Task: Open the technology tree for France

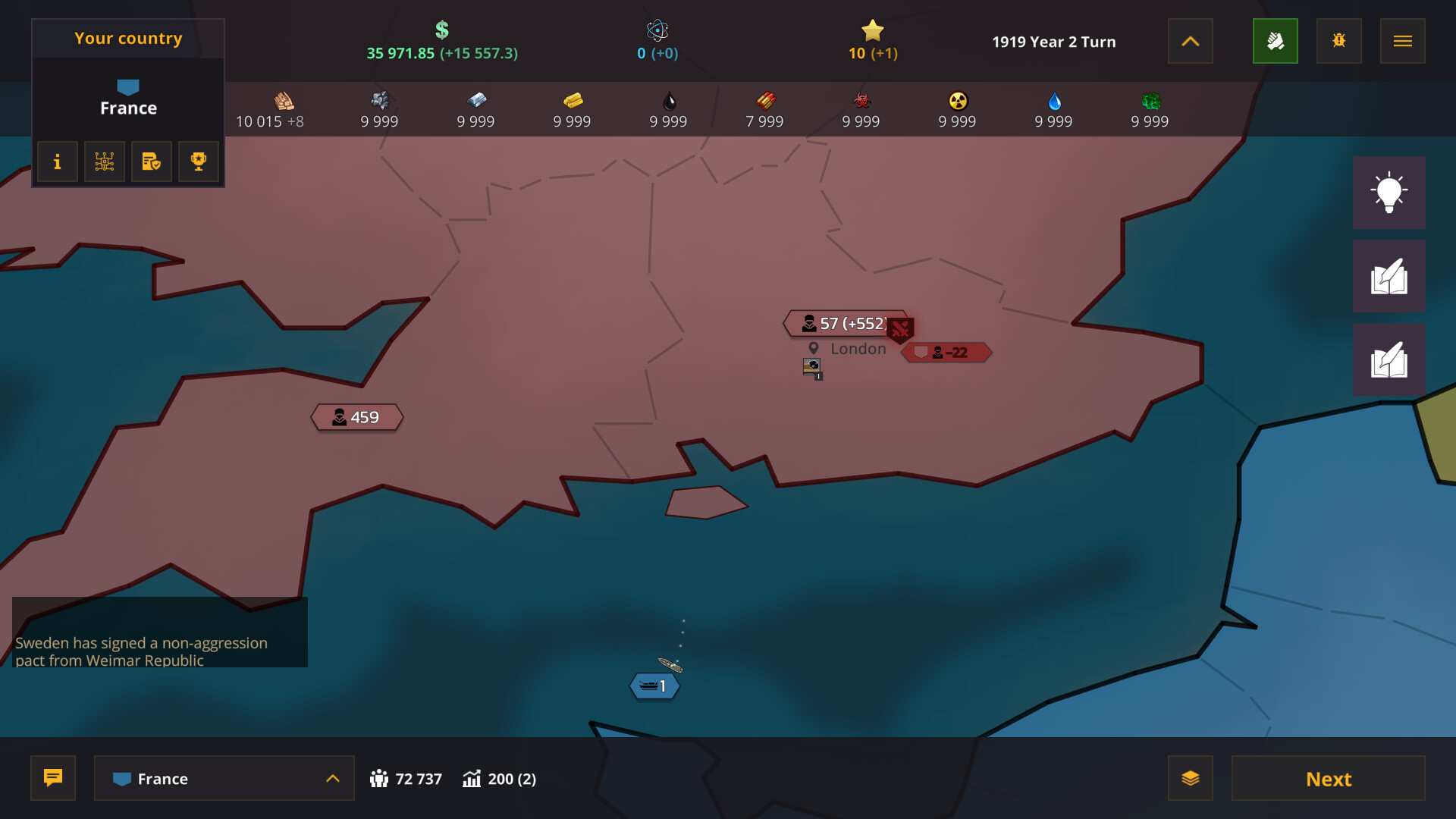Action: [x=104, y=162]
